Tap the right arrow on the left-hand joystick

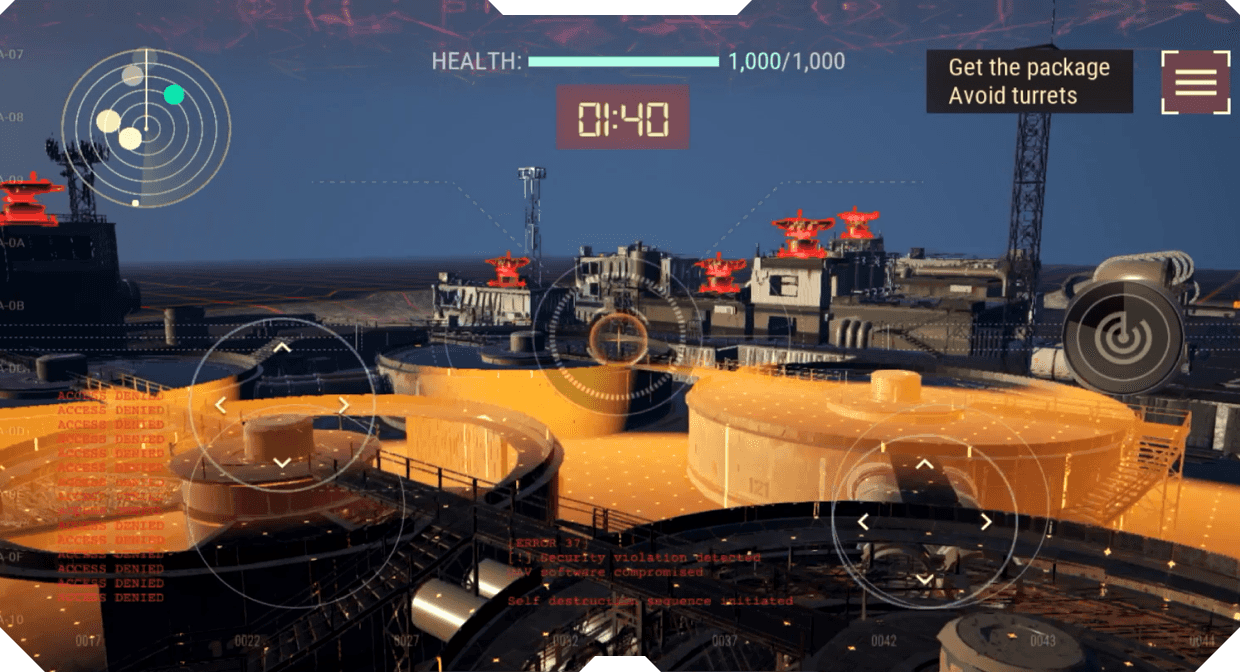pyautogui.click(x=343, y=405)
